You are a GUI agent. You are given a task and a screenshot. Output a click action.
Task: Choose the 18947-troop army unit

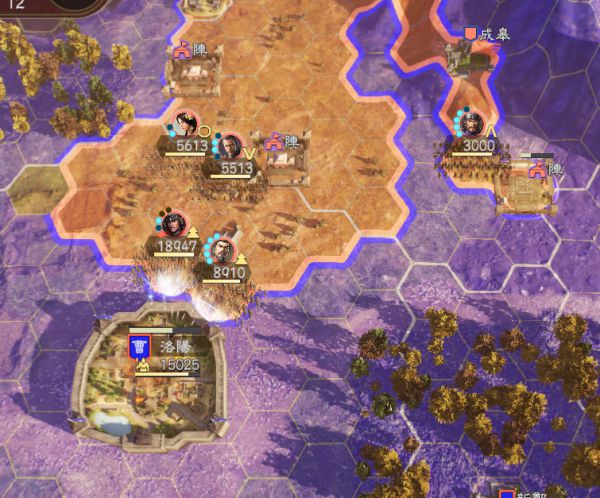coord(173,223)
